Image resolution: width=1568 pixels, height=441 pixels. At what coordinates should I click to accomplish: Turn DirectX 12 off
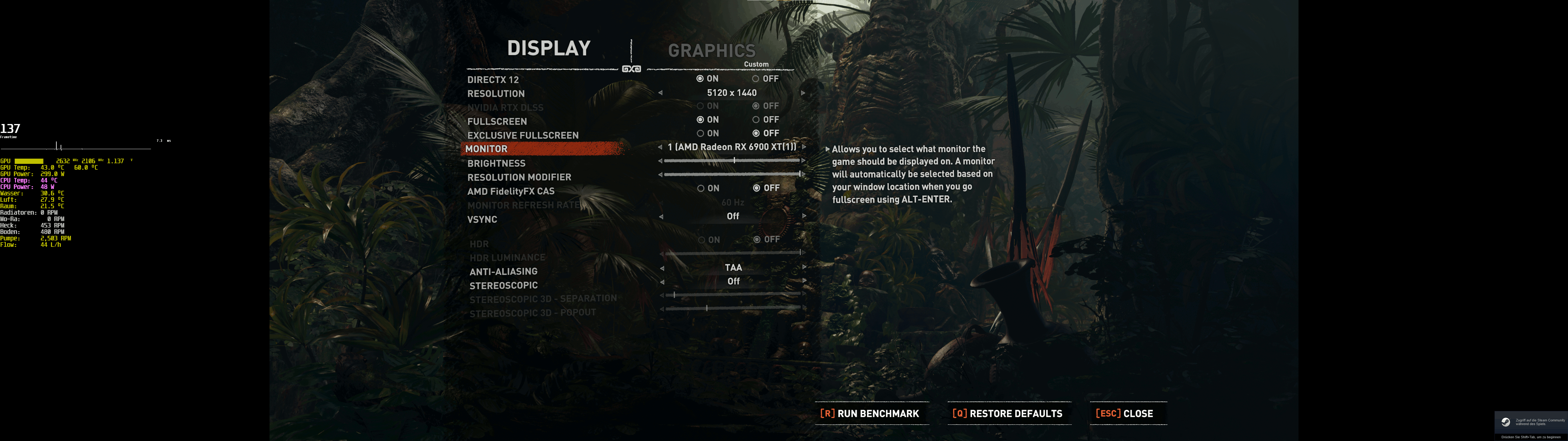[x=756, y=79]
